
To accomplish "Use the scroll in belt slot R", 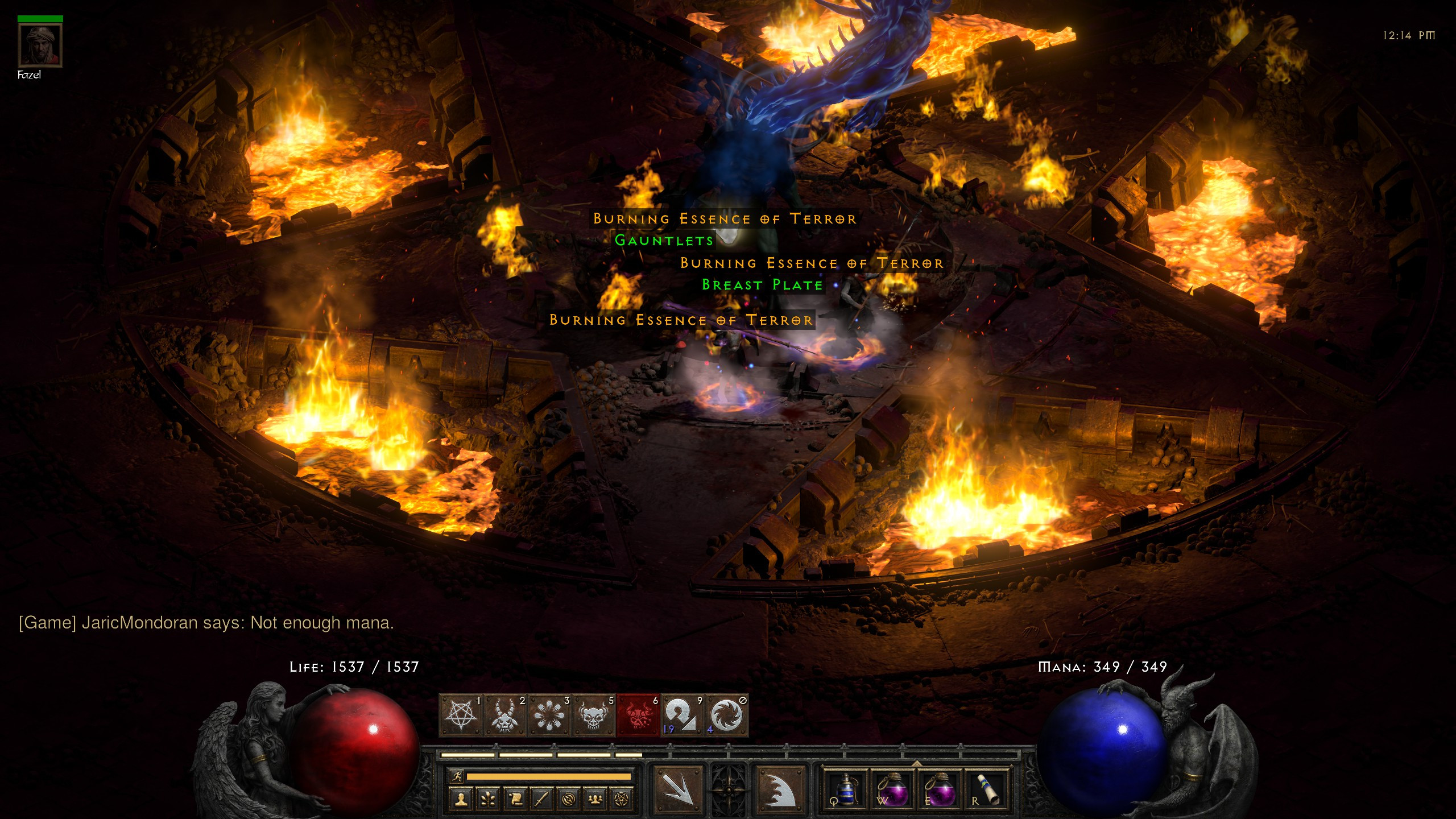I will click(989, 788).
